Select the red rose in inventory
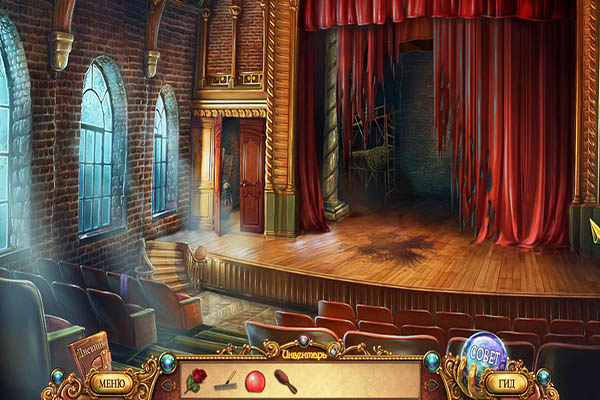The width and height of the screenshot is (600, 400). [197, 380]
